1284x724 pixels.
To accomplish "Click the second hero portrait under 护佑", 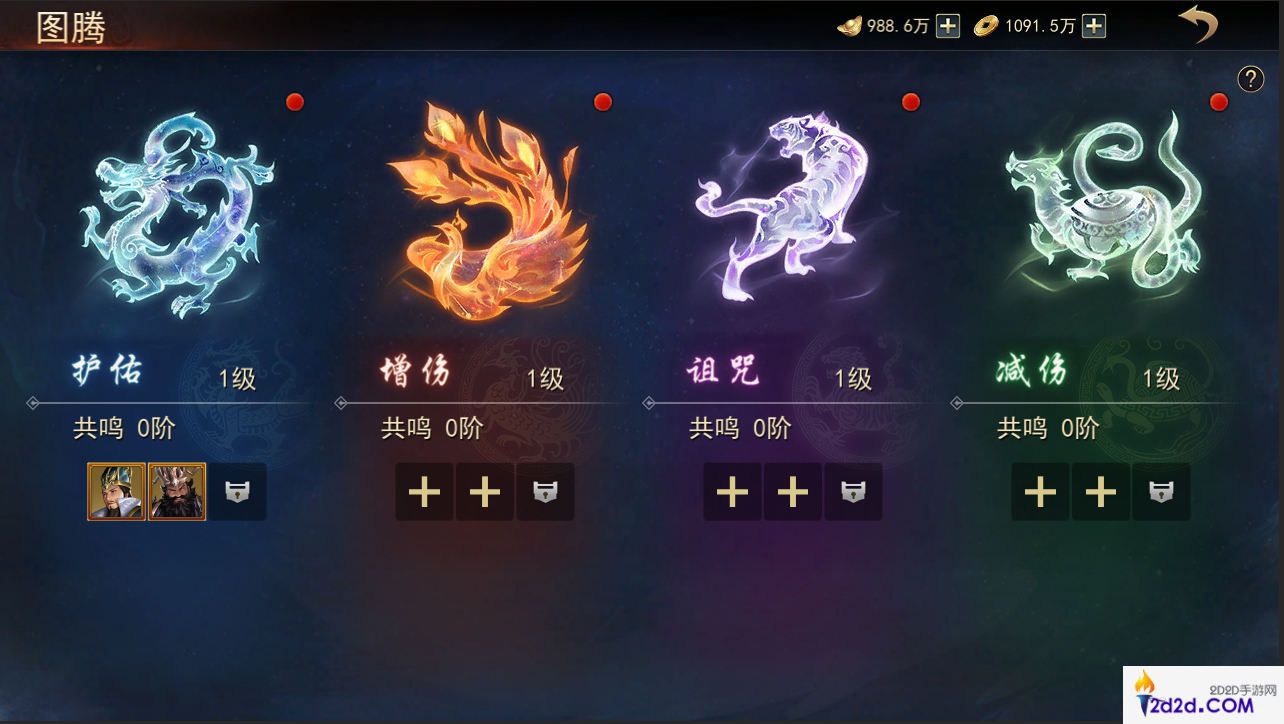I will click(x=177, y=492).
